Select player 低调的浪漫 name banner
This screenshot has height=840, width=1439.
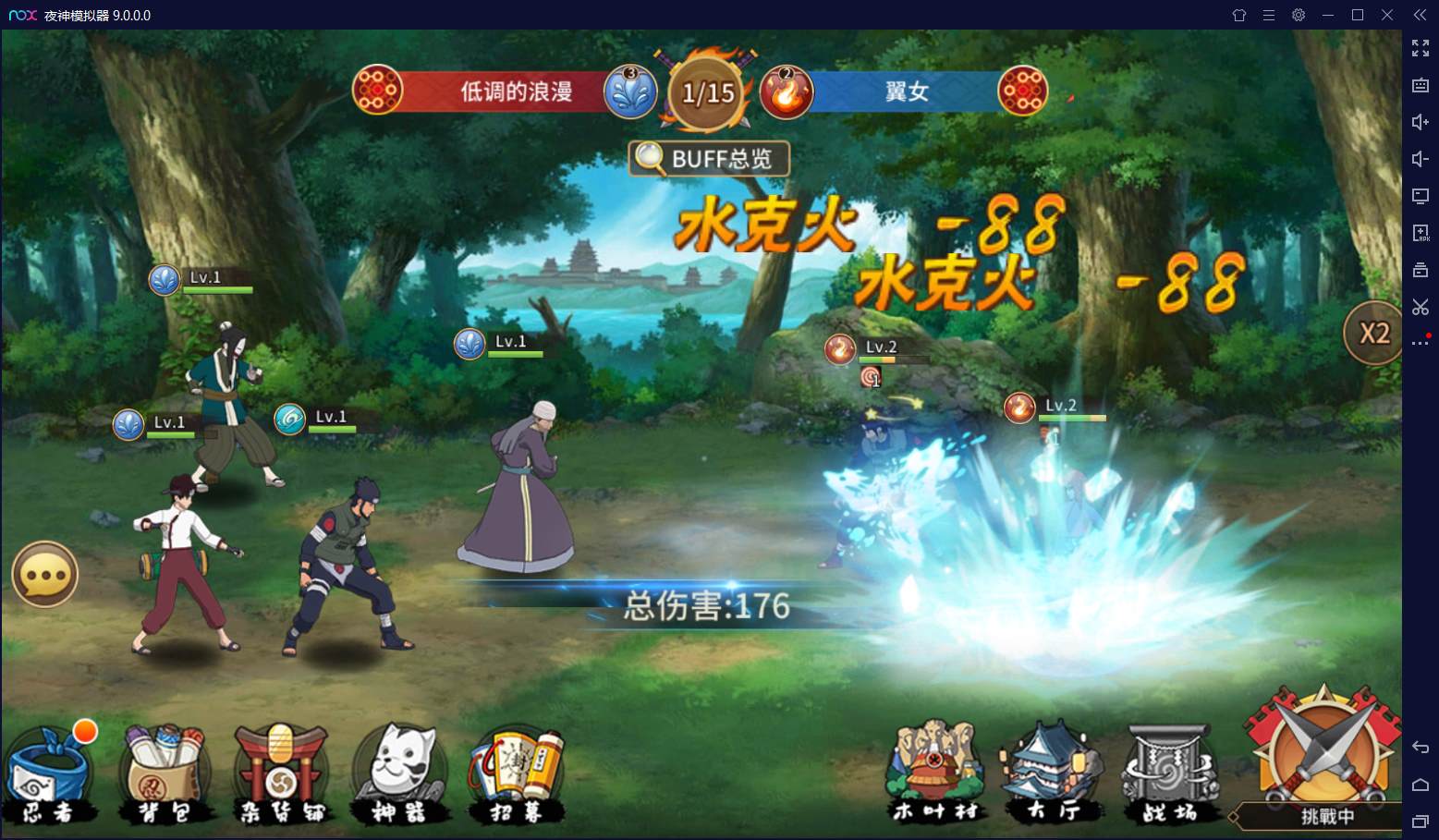point(516,91)
